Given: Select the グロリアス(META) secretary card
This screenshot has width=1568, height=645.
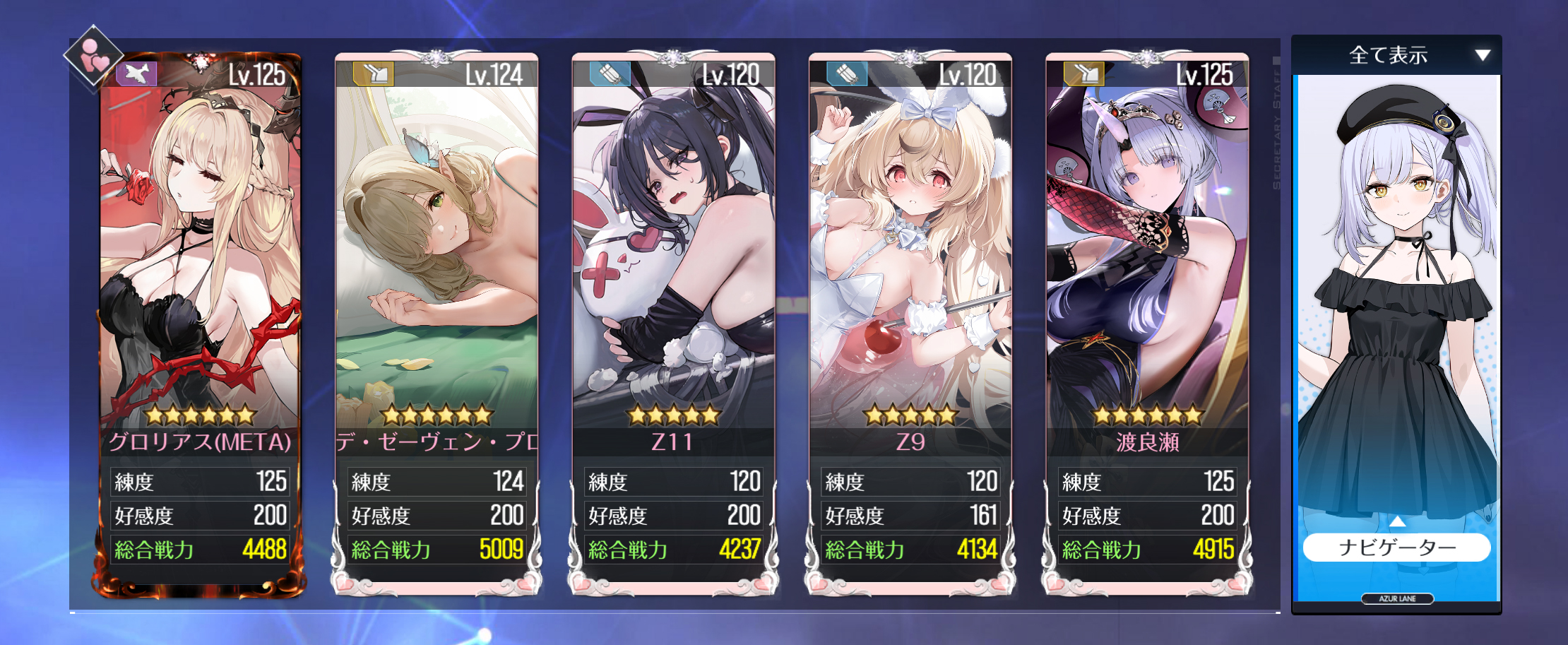Looking at the screenshot, I should [200, 283].
